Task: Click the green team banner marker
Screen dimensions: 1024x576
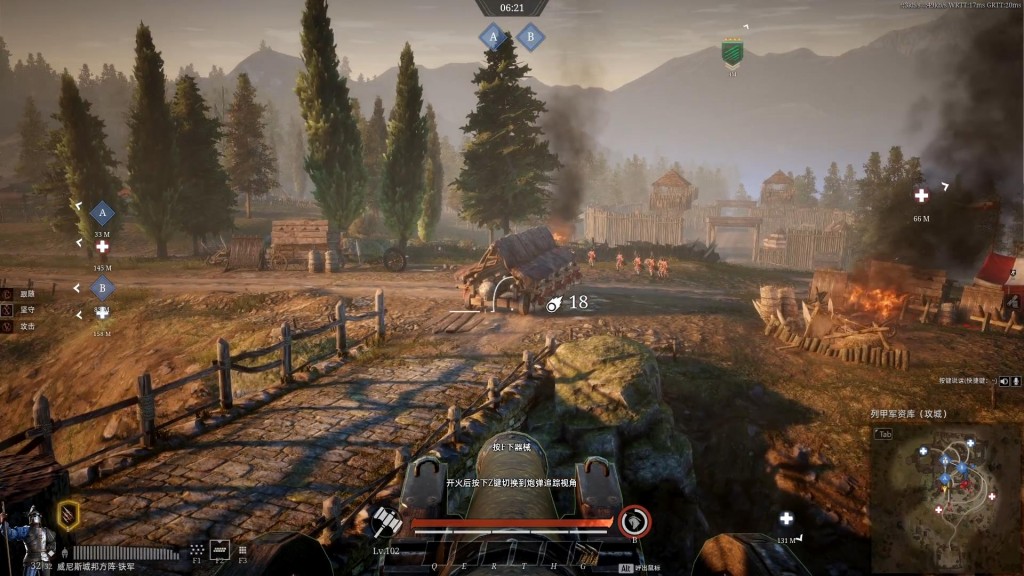Action: point(732,53)
